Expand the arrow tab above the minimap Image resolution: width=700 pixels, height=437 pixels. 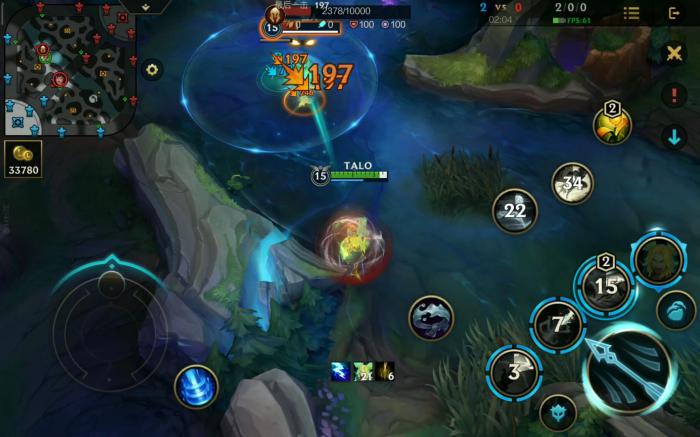[145, 7]
